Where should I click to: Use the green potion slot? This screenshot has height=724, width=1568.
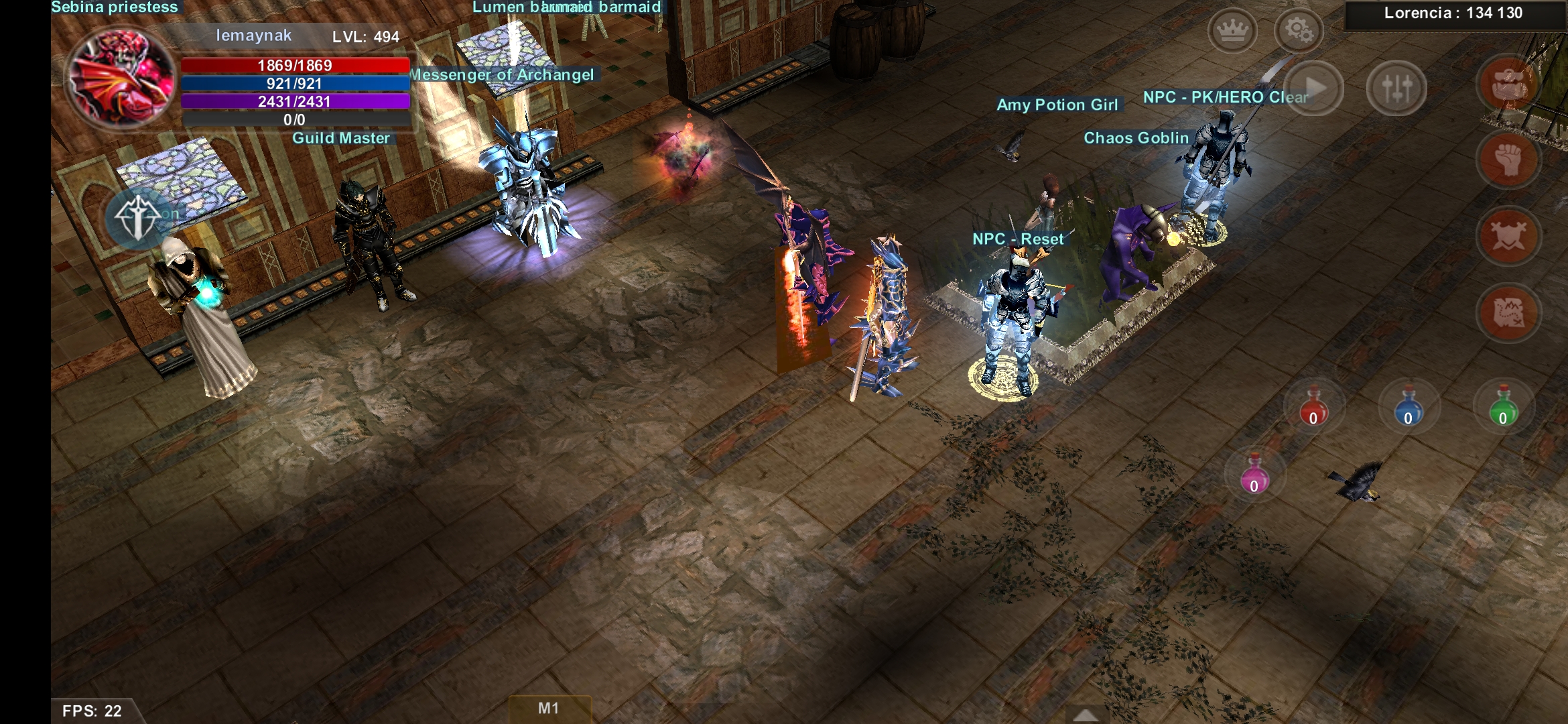1503,407
